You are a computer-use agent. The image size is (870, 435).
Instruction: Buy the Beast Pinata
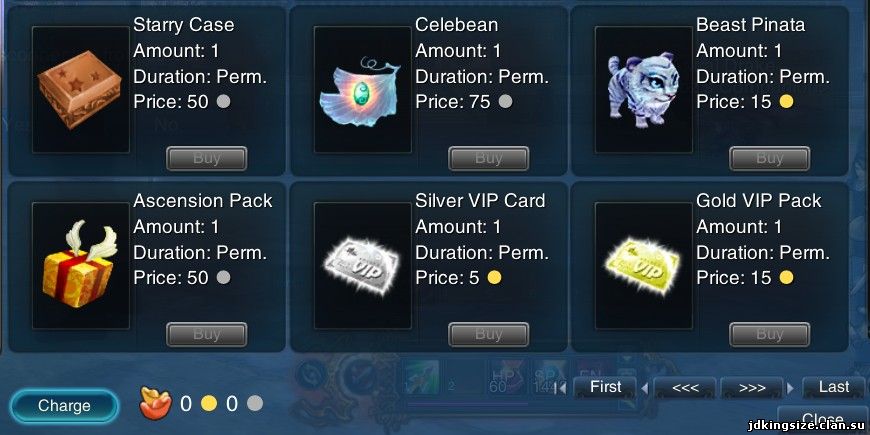point(769,158)
